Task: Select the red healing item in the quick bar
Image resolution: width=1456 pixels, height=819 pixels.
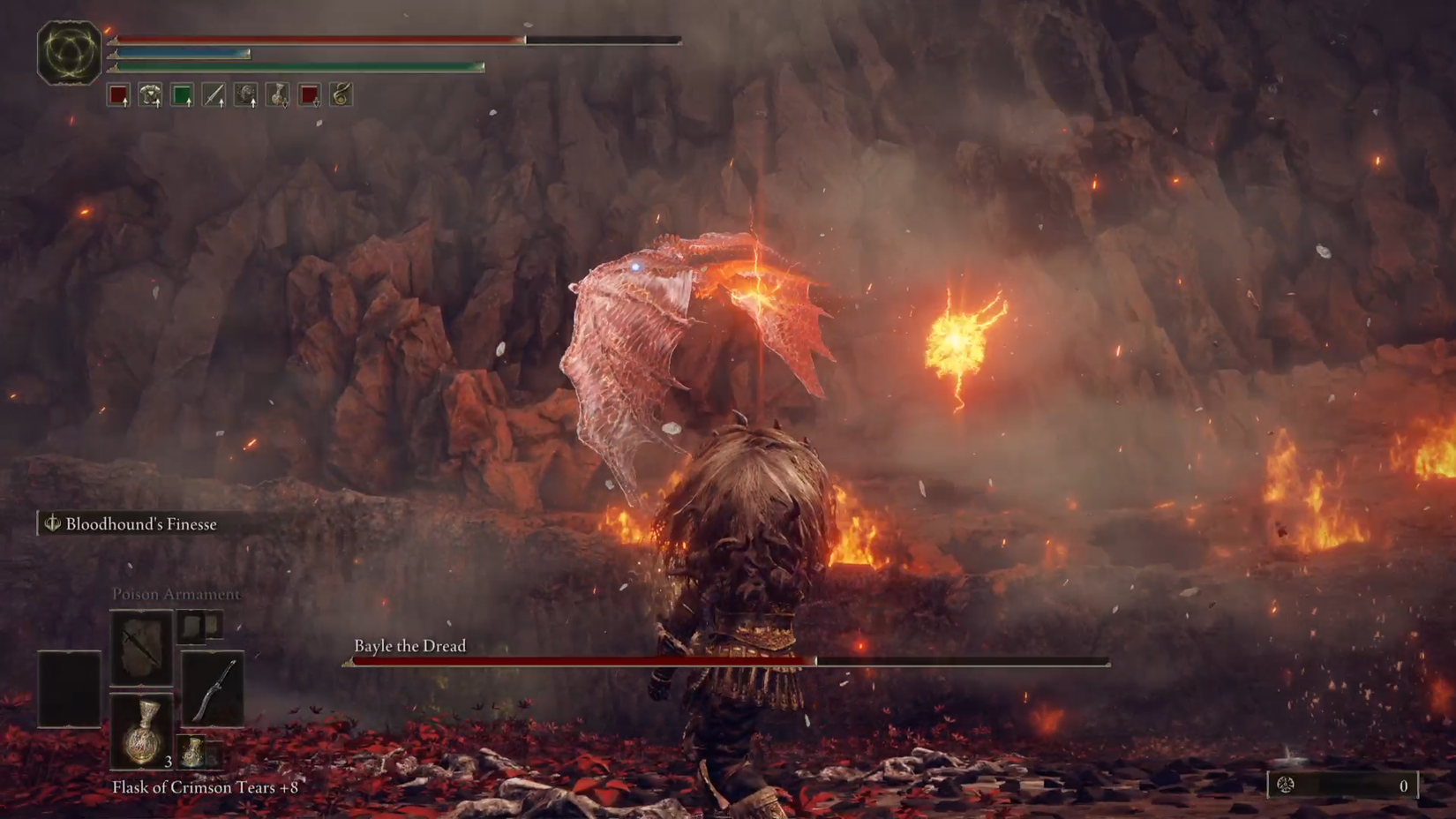Action: [x=116, y=95]
